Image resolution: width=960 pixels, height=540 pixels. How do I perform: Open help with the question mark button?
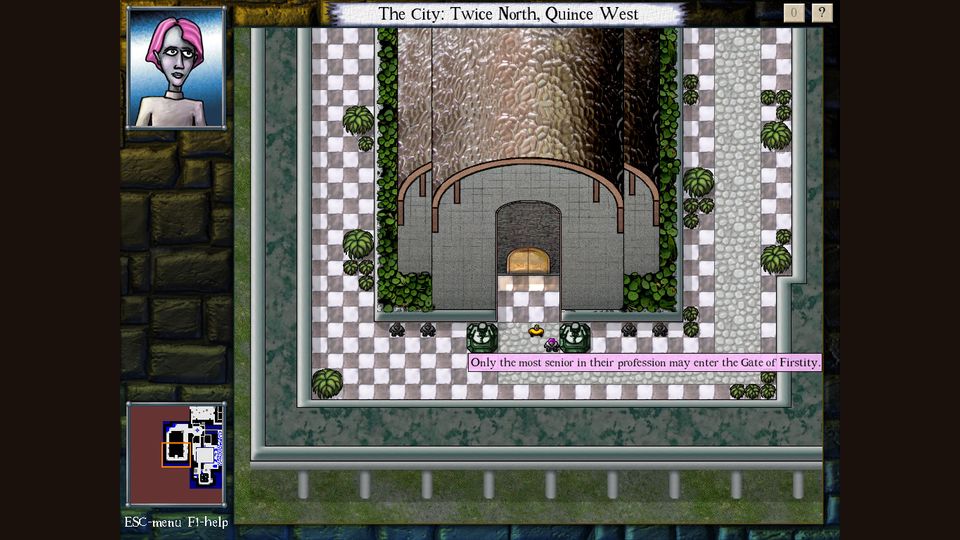click(x=822, y=13)
